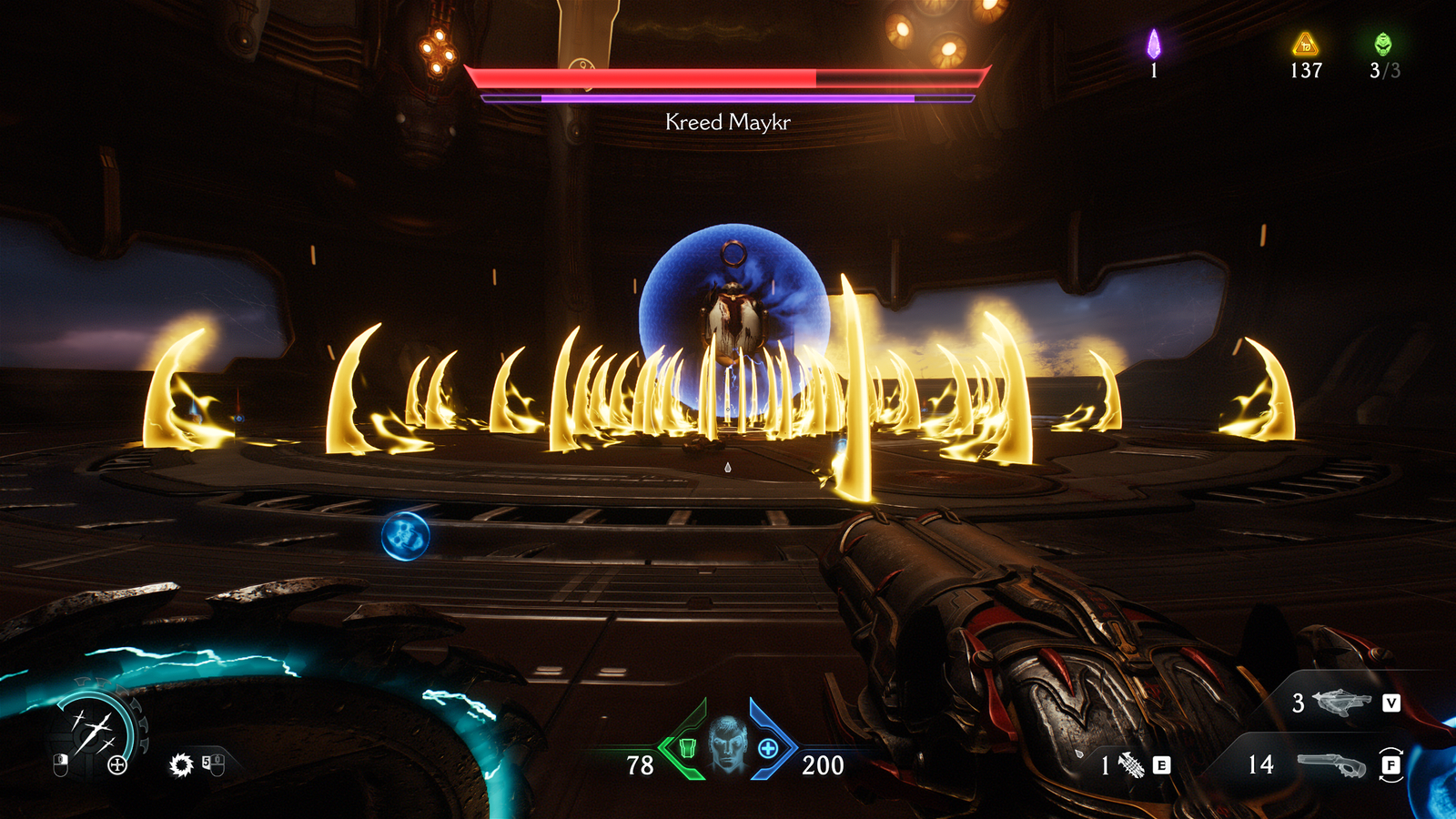
Task: Activate the shield saw blade icon
Action: [181, 765]
